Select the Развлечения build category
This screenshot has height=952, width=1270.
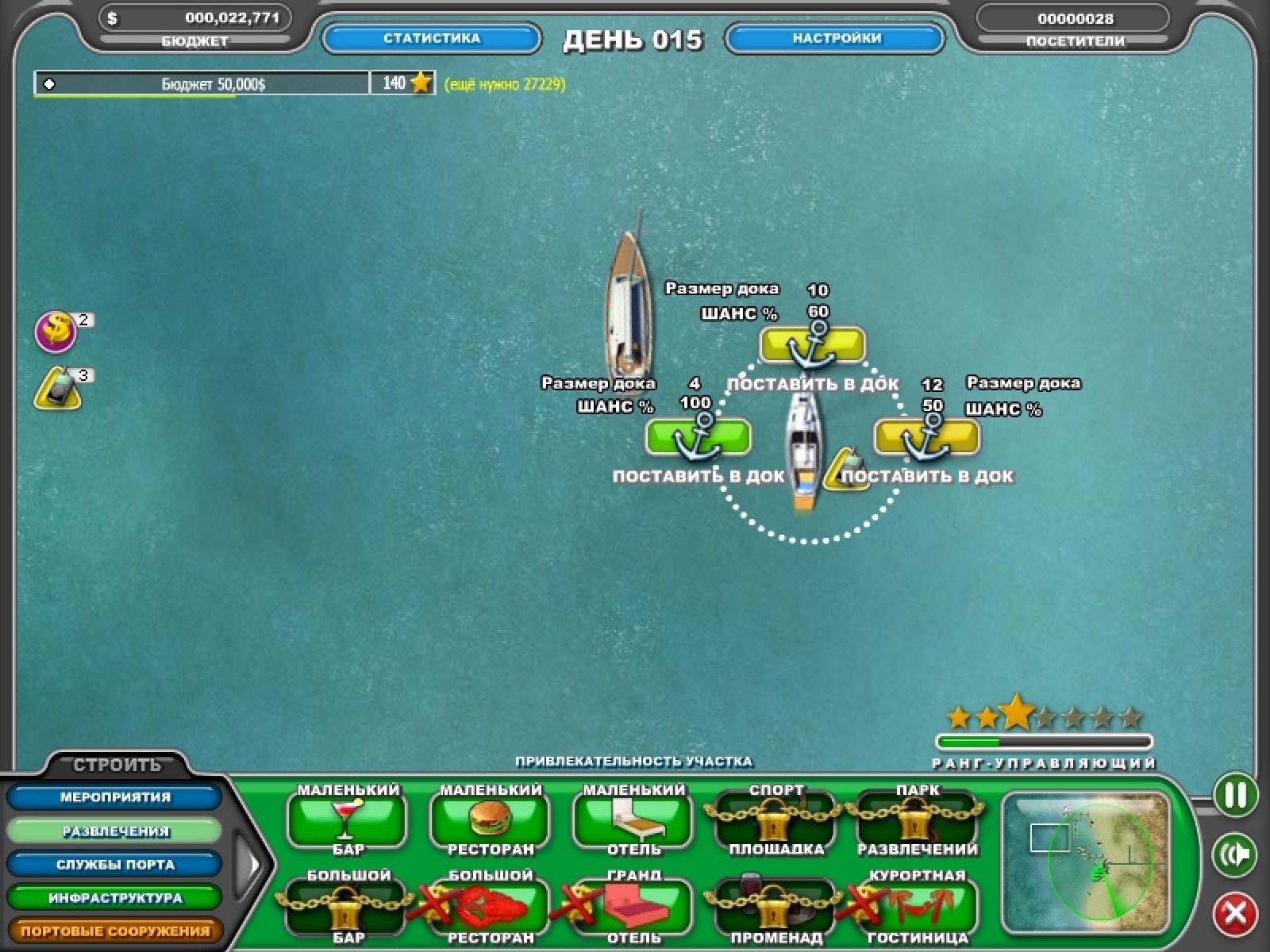click(x=115, y=831)
